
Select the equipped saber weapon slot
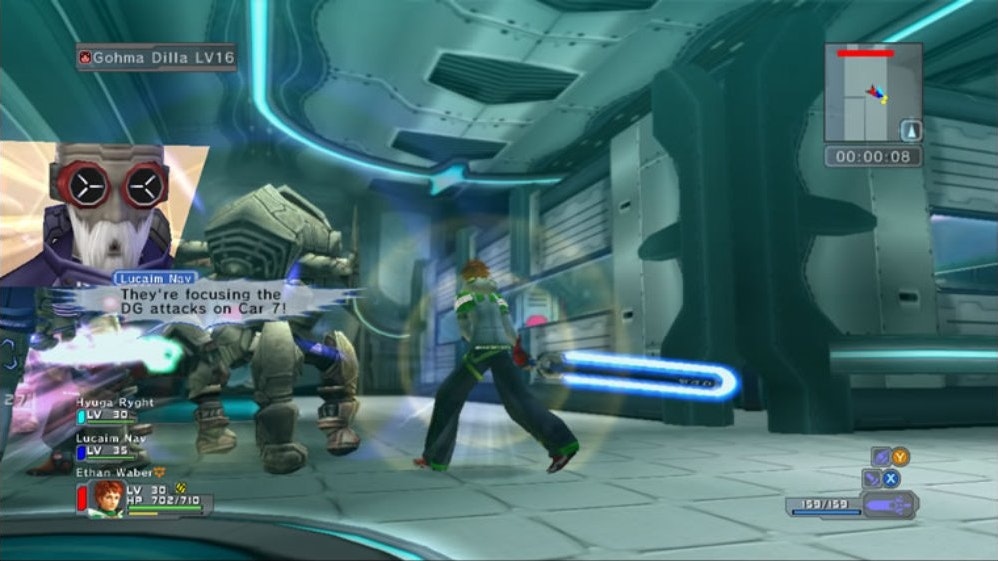click(888, 505)
